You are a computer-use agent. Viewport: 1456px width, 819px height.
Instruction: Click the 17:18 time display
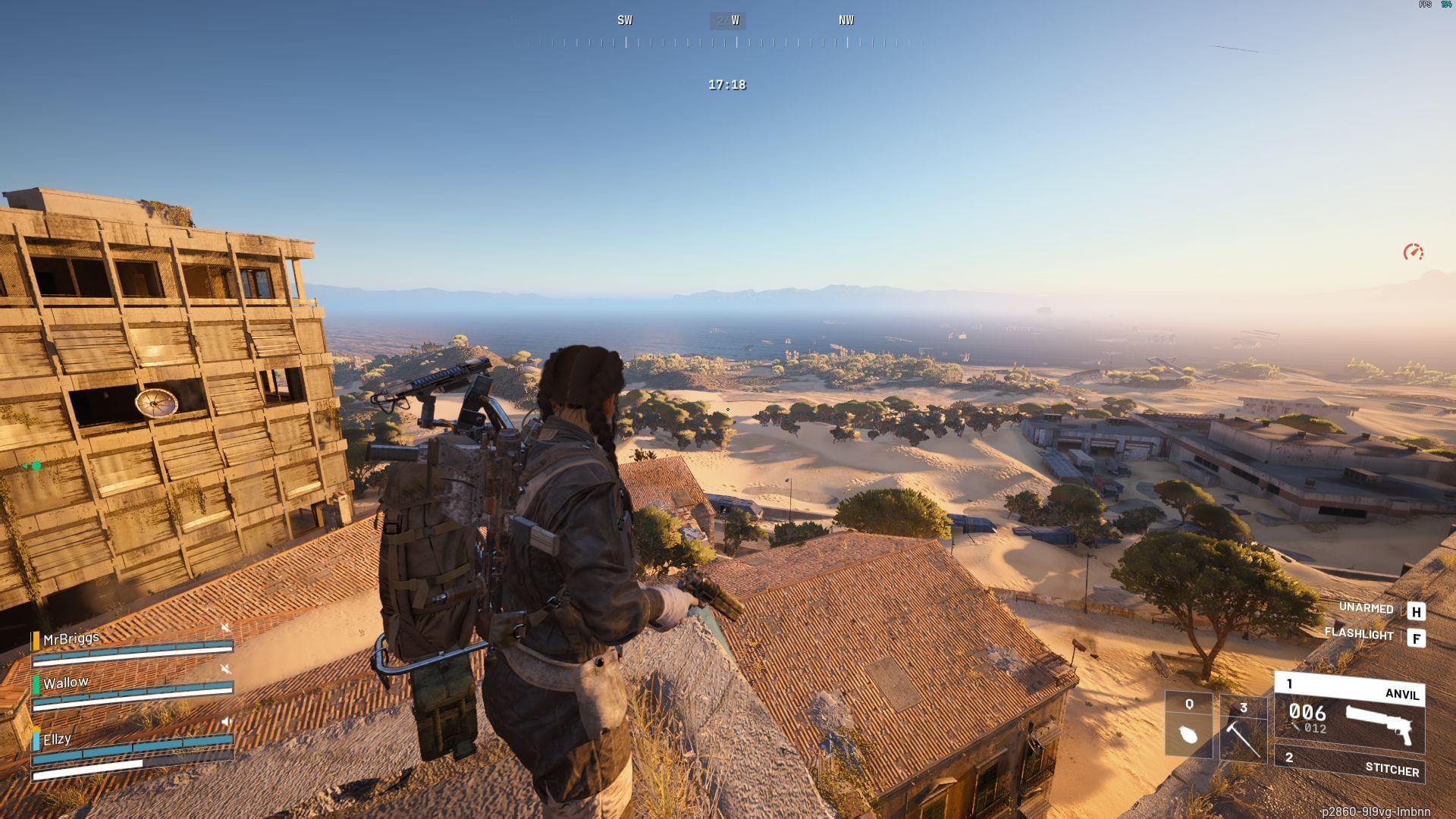726,86
